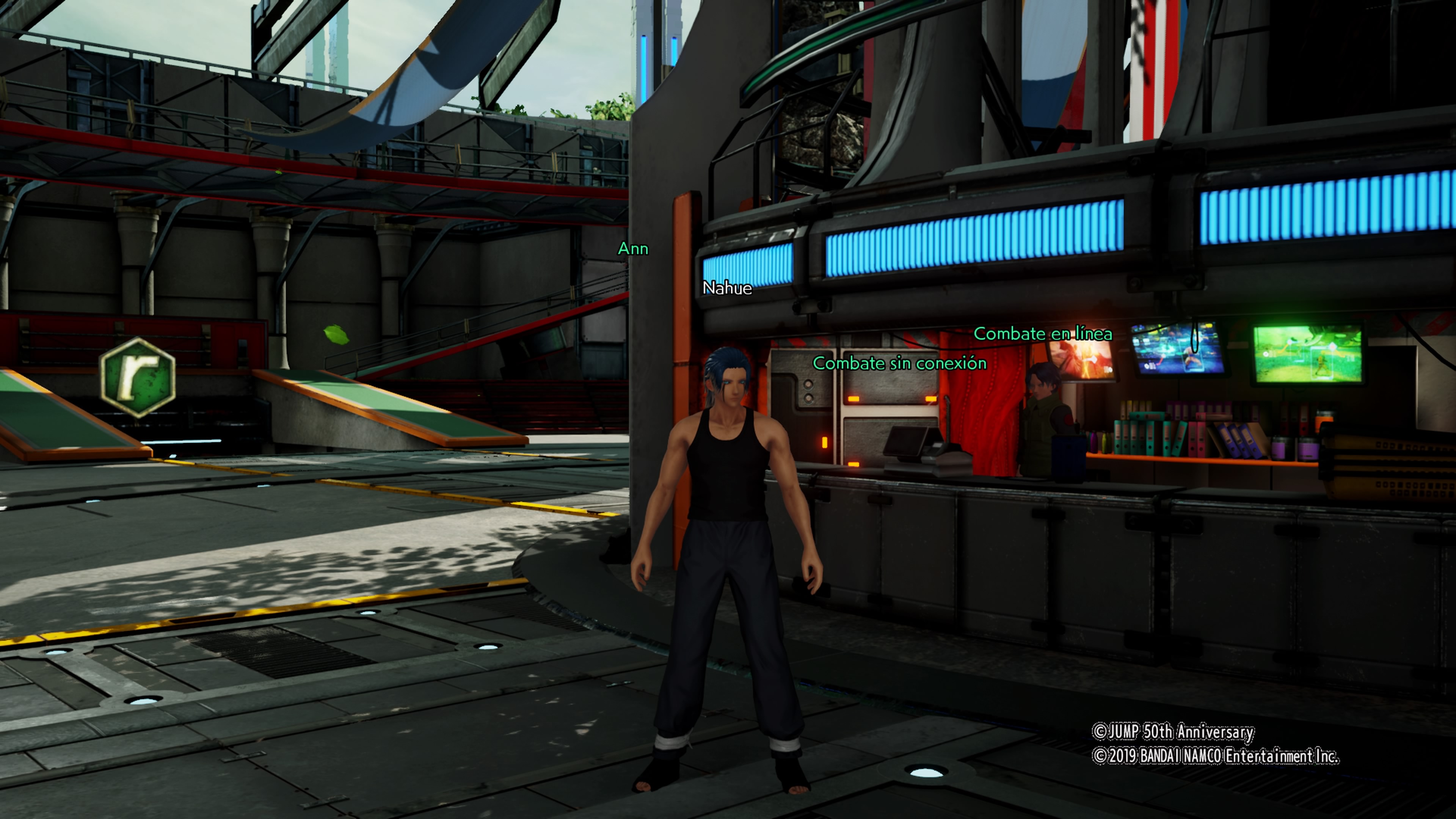Select the Combate en línea counter label
This screenshot has height=819, width=1456.
point(1042,334)
